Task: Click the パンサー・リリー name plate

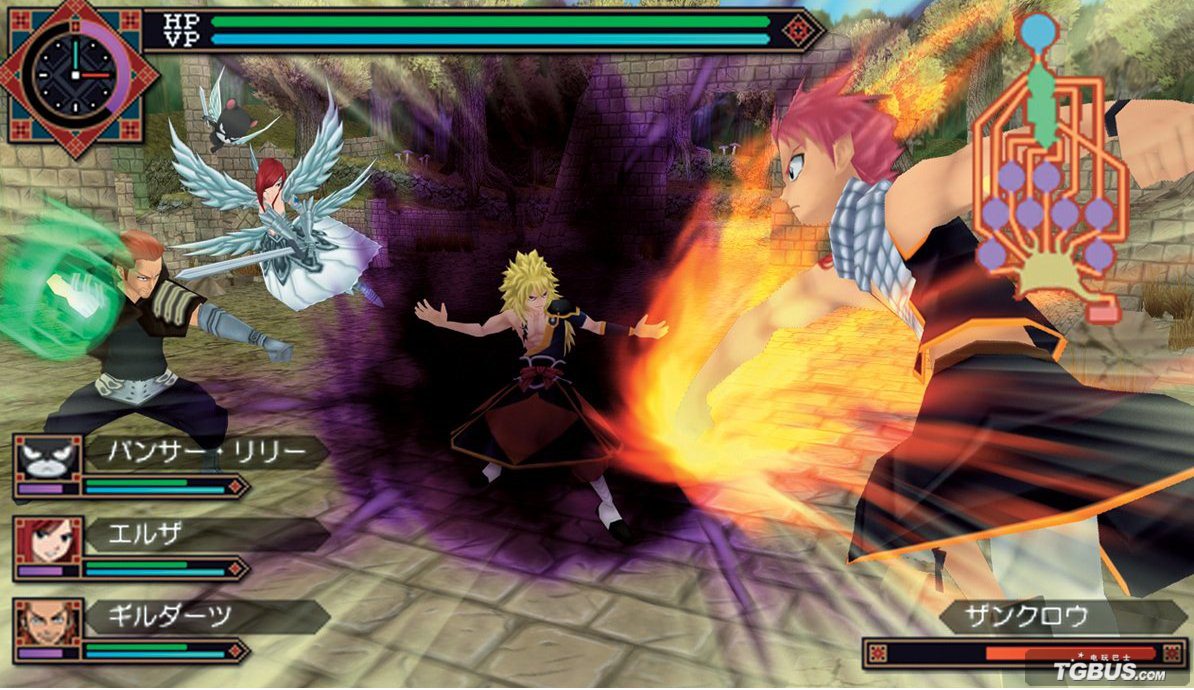Action: (205, 453)
